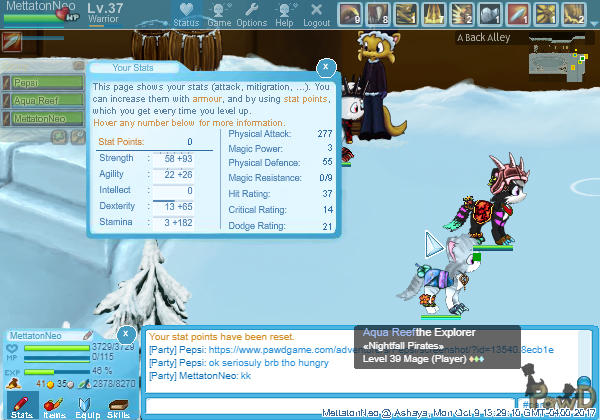Open the Items tab
The image size is (600, 420).
[x=54, y=403]
